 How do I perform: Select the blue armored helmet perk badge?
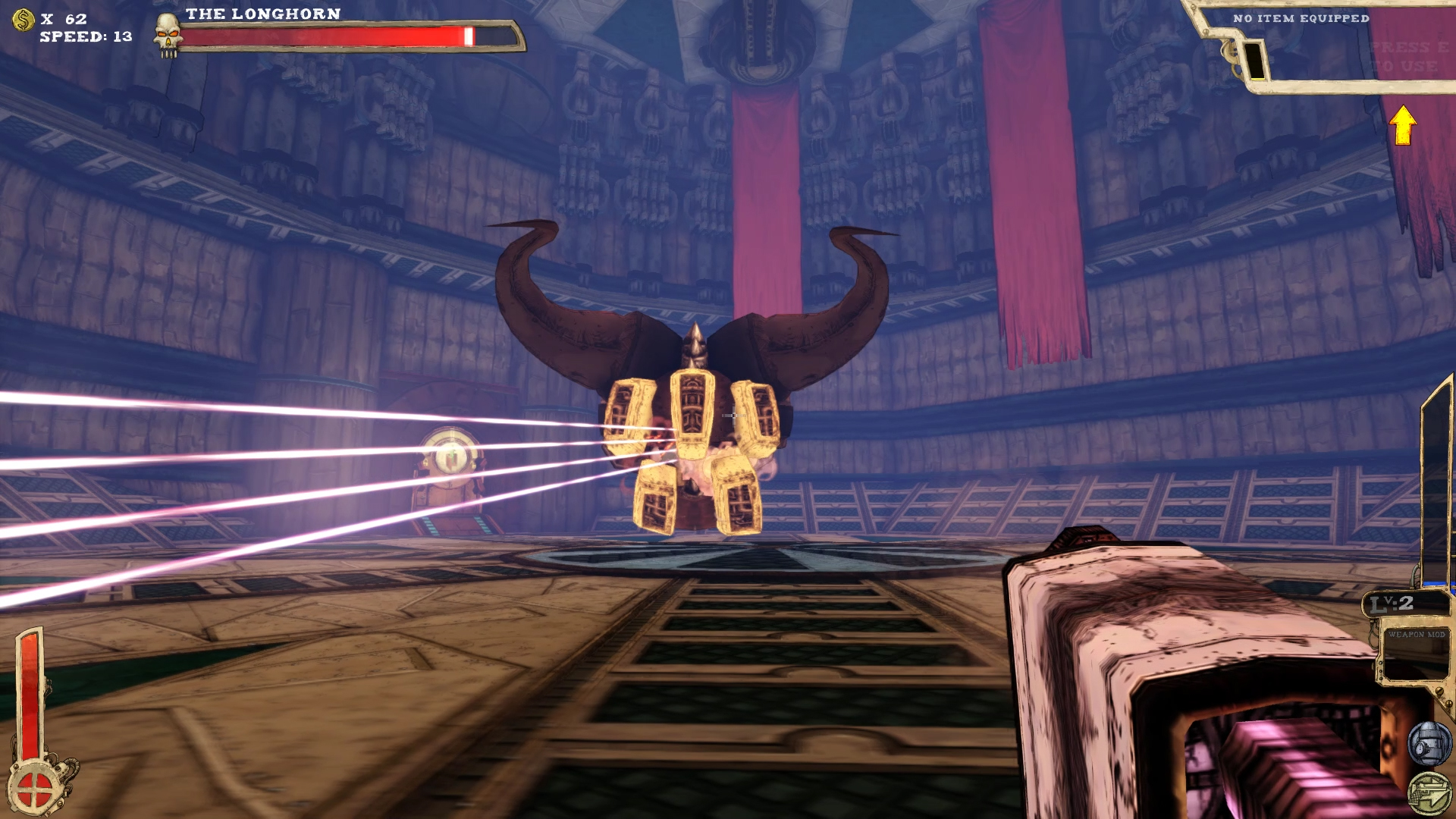(1429, 744)
